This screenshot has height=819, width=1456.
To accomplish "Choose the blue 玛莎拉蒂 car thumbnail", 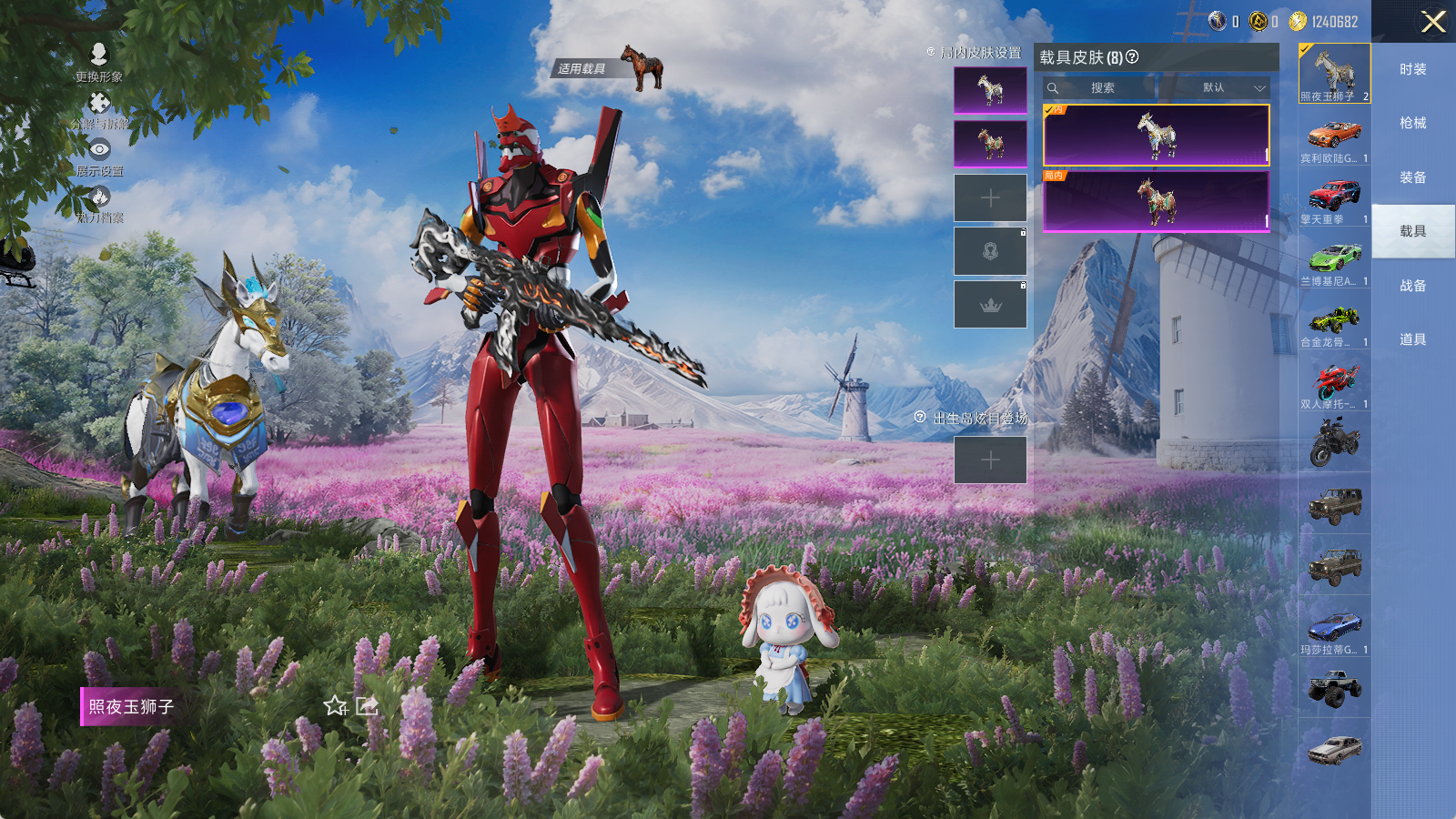I will click(x=1334, y=628).
